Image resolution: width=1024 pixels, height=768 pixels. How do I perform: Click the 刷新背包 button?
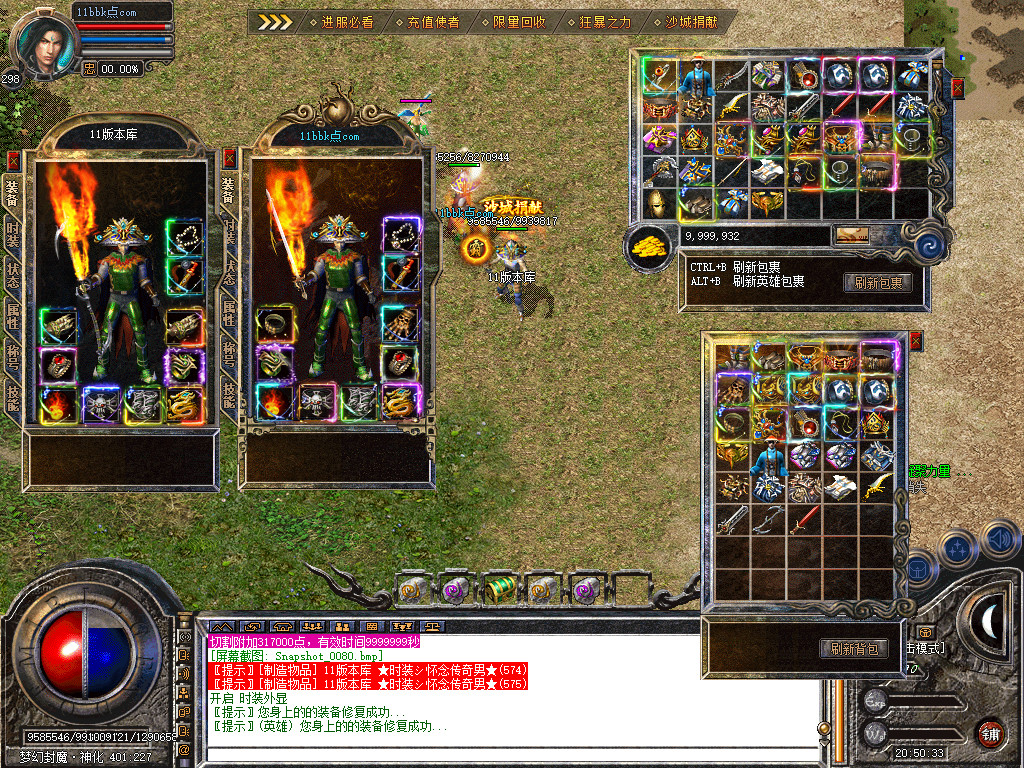[853, 649]
